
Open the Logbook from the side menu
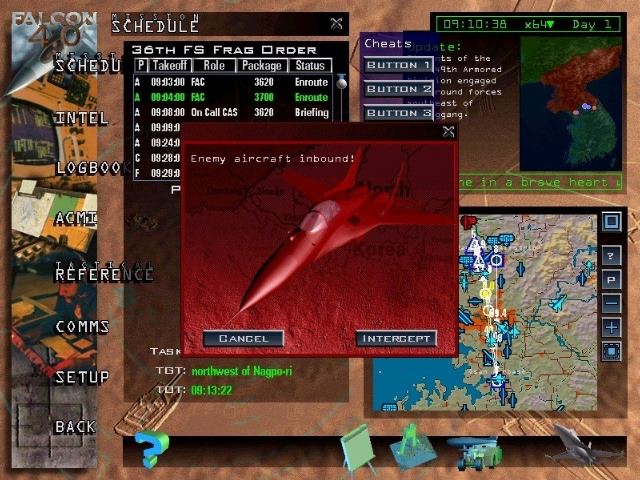coord(90,168)
